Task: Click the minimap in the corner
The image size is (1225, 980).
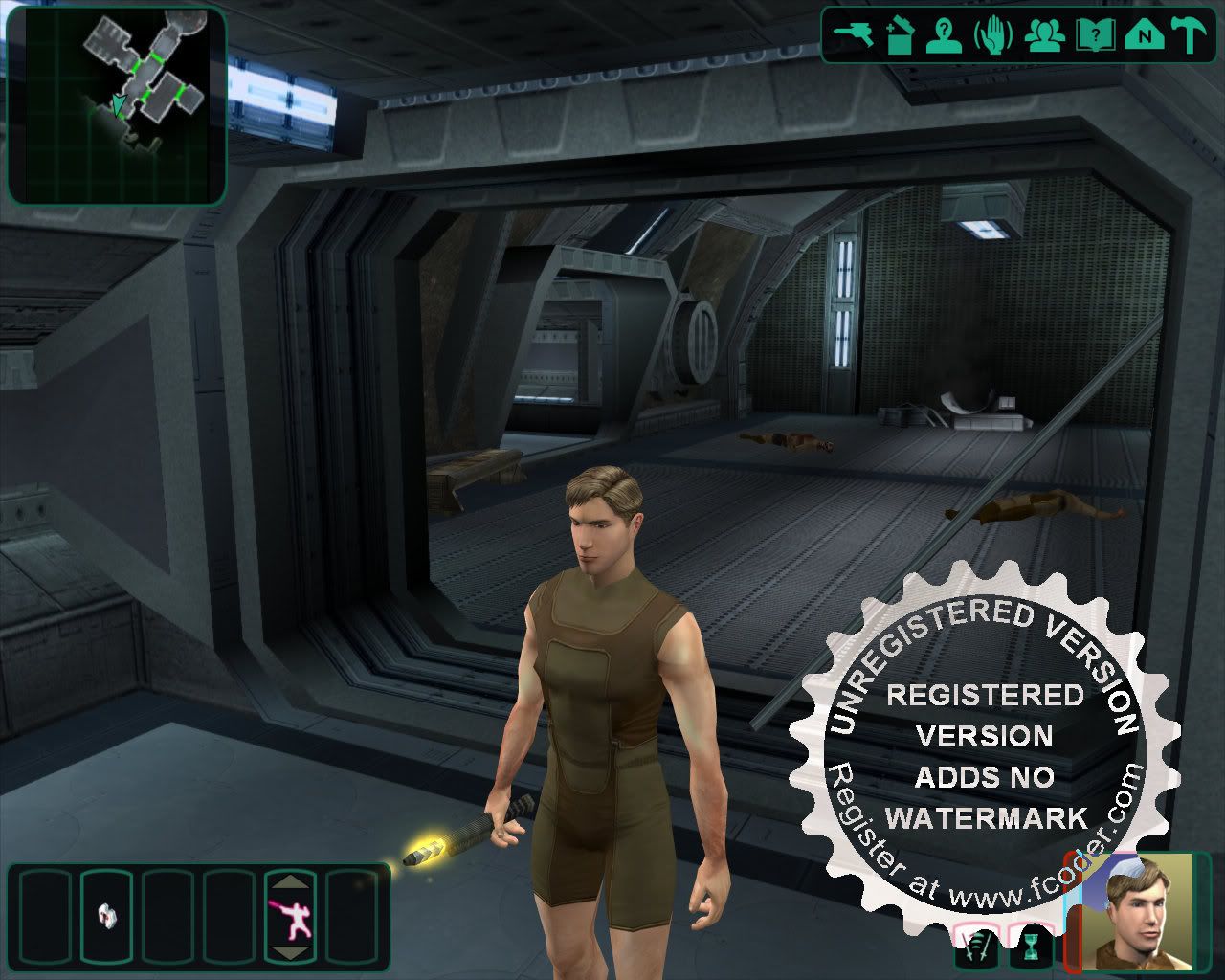Action: tap(117, 105)
